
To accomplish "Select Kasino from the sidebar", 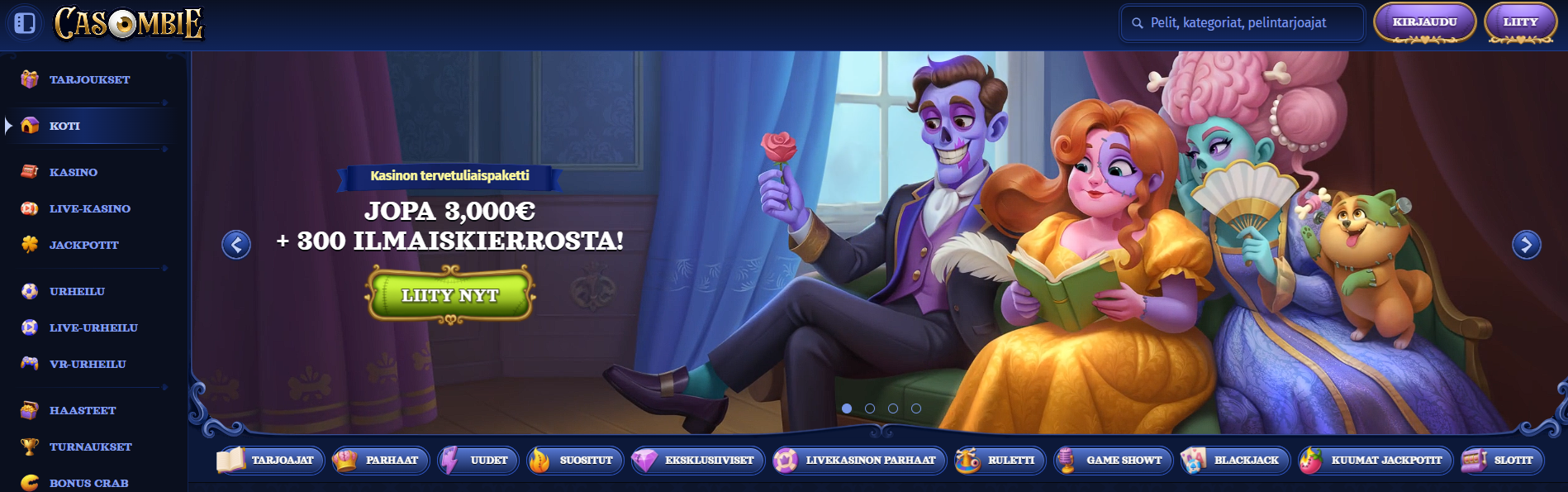I will click(x=73, y=172).
